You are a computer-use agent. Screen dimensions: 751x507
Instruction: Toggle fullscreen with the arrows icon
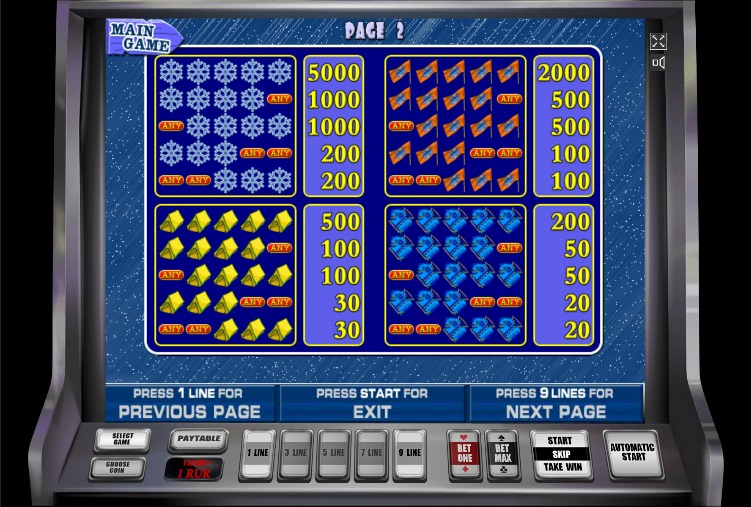tap(658, 42)
